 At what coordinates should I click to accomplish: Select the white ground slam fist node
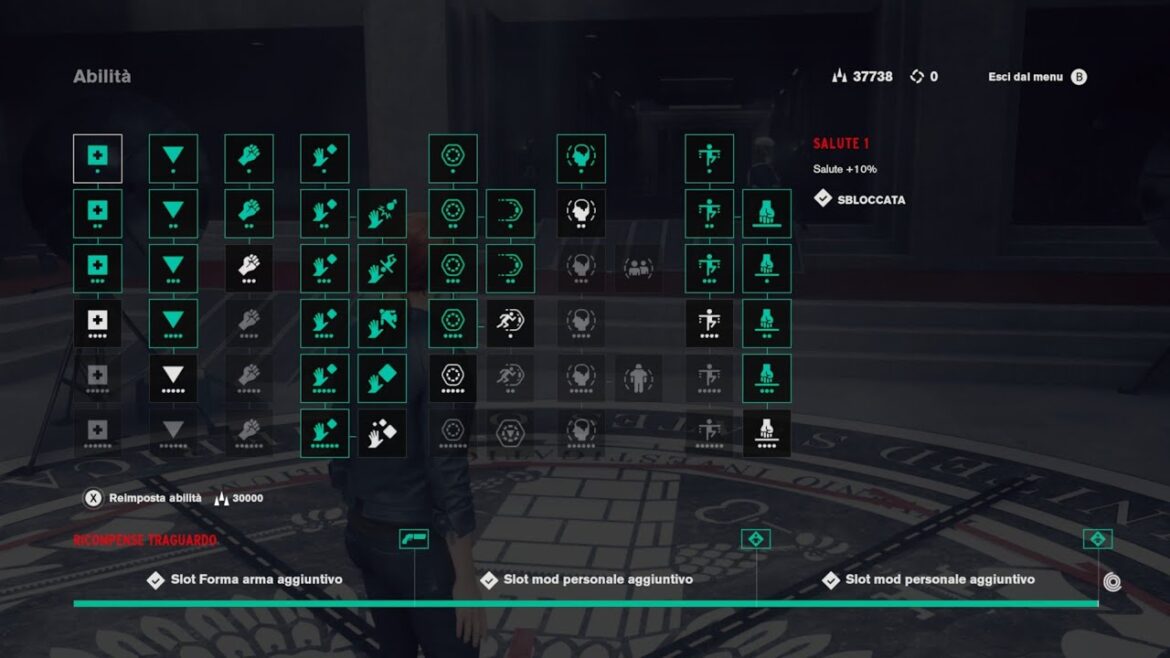767,433
